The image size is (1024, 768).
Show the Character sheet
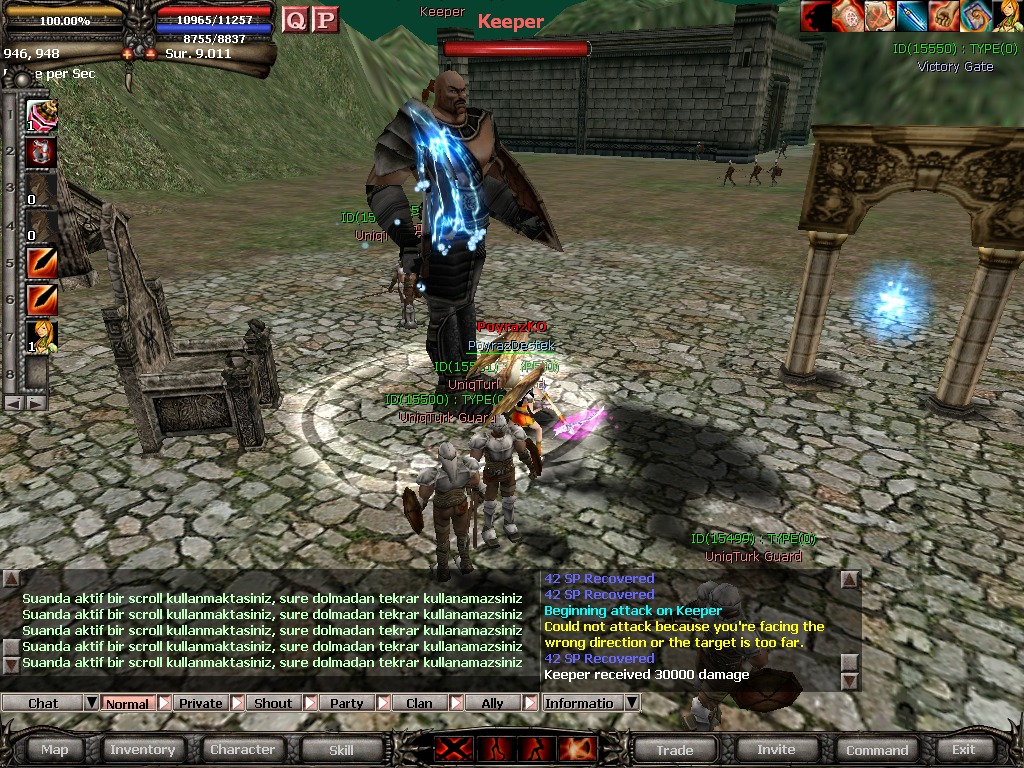click(242, 749)
